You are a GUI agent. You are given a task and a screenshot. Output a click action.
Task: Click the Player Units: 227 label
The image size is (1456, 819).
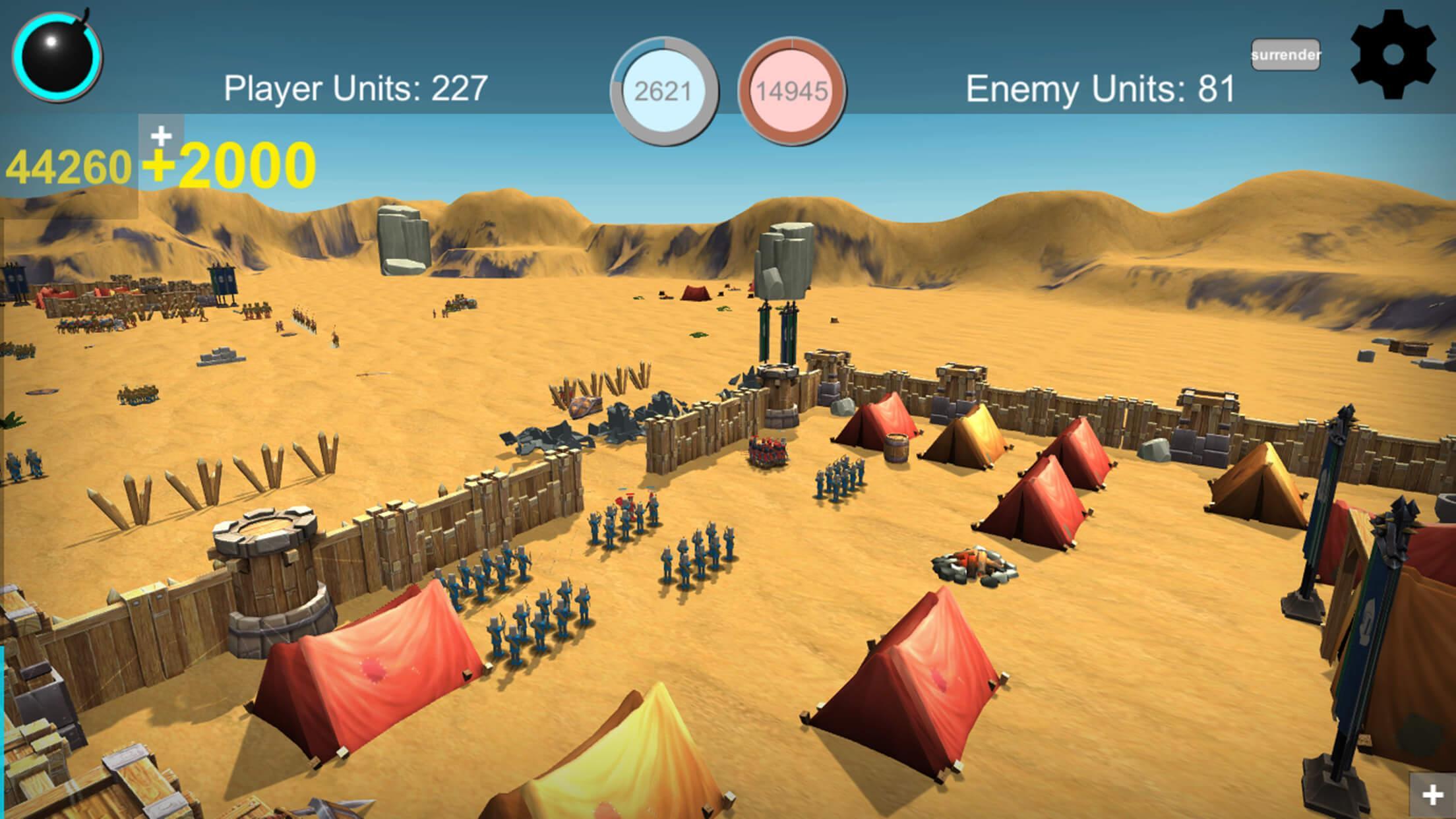(x=356, y=88)
